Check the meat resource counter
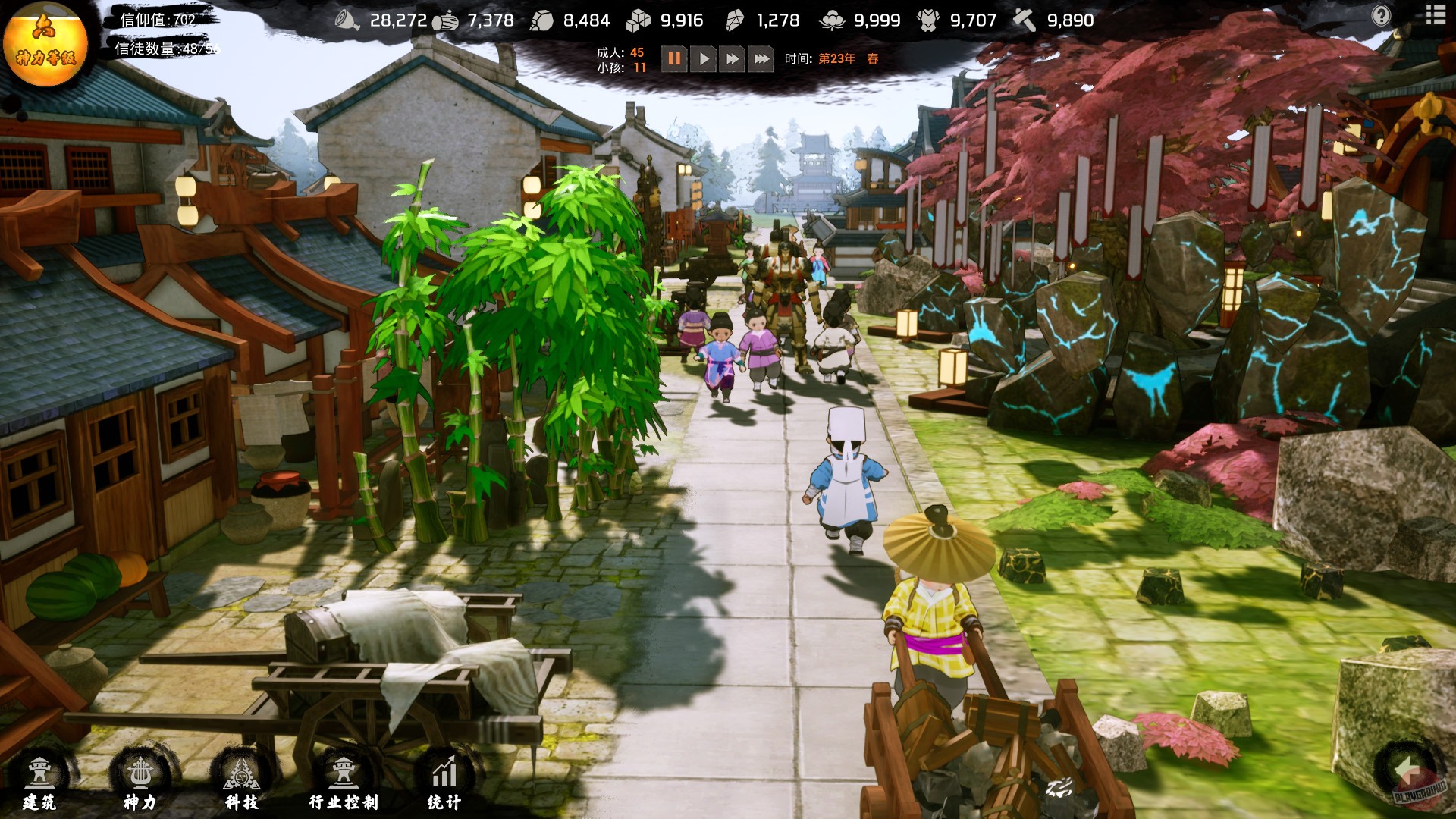The image size is (1456, 819). (348, 20)
